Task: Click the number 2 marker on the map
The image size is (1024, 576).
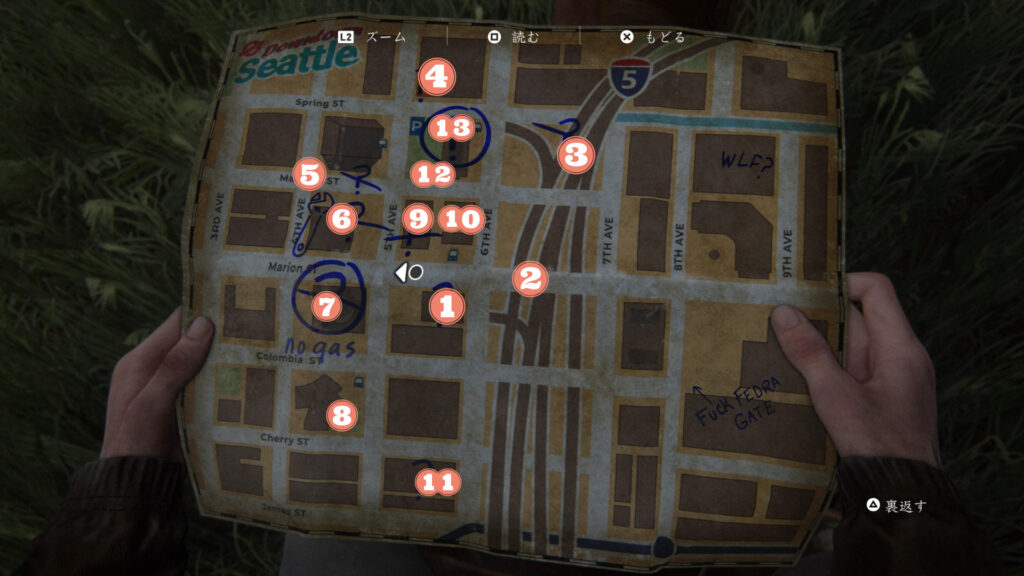Action: click(530, 278)
